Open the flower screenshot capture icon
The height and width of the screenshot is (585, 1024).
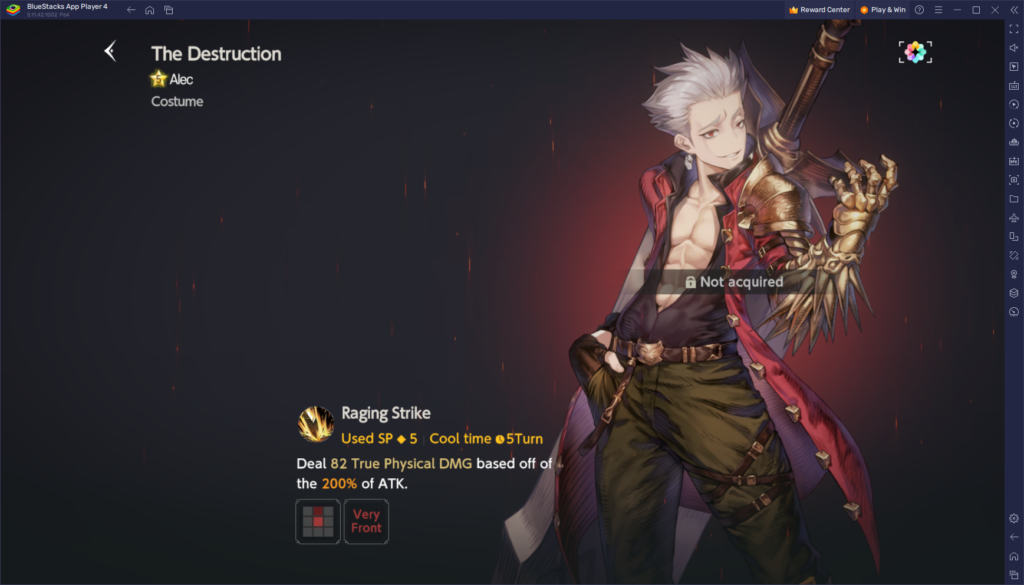(914, 52)
